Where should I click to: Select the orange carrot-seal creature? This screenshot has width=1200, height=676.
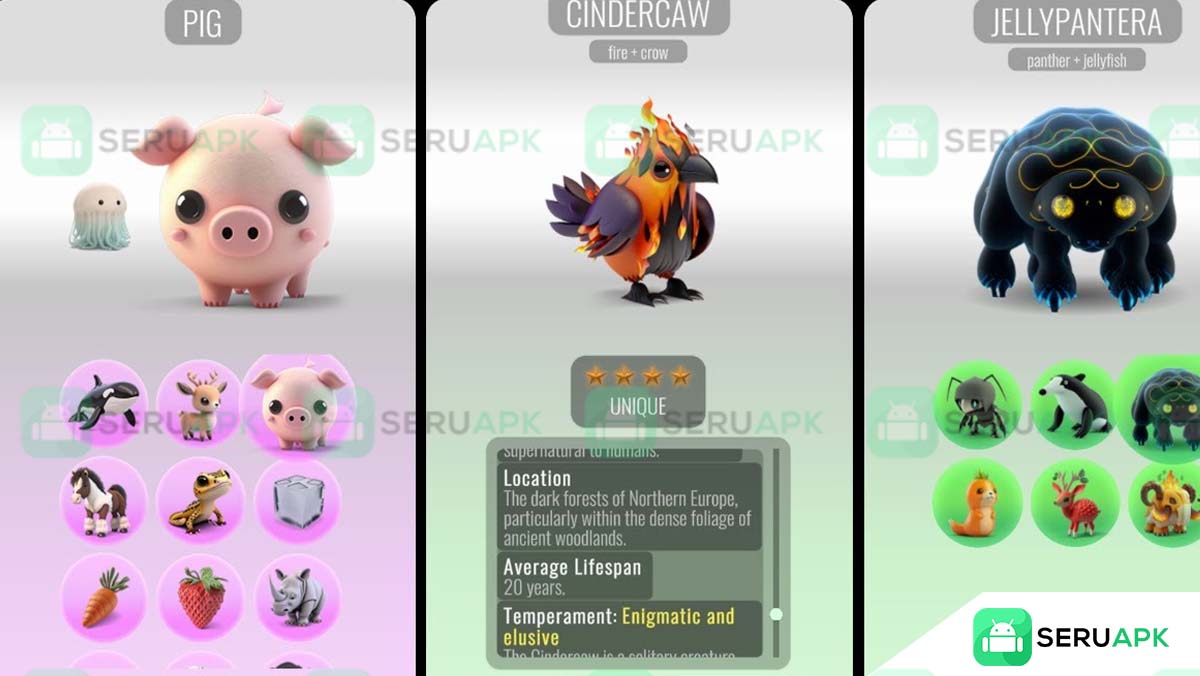tap(977, 503)
